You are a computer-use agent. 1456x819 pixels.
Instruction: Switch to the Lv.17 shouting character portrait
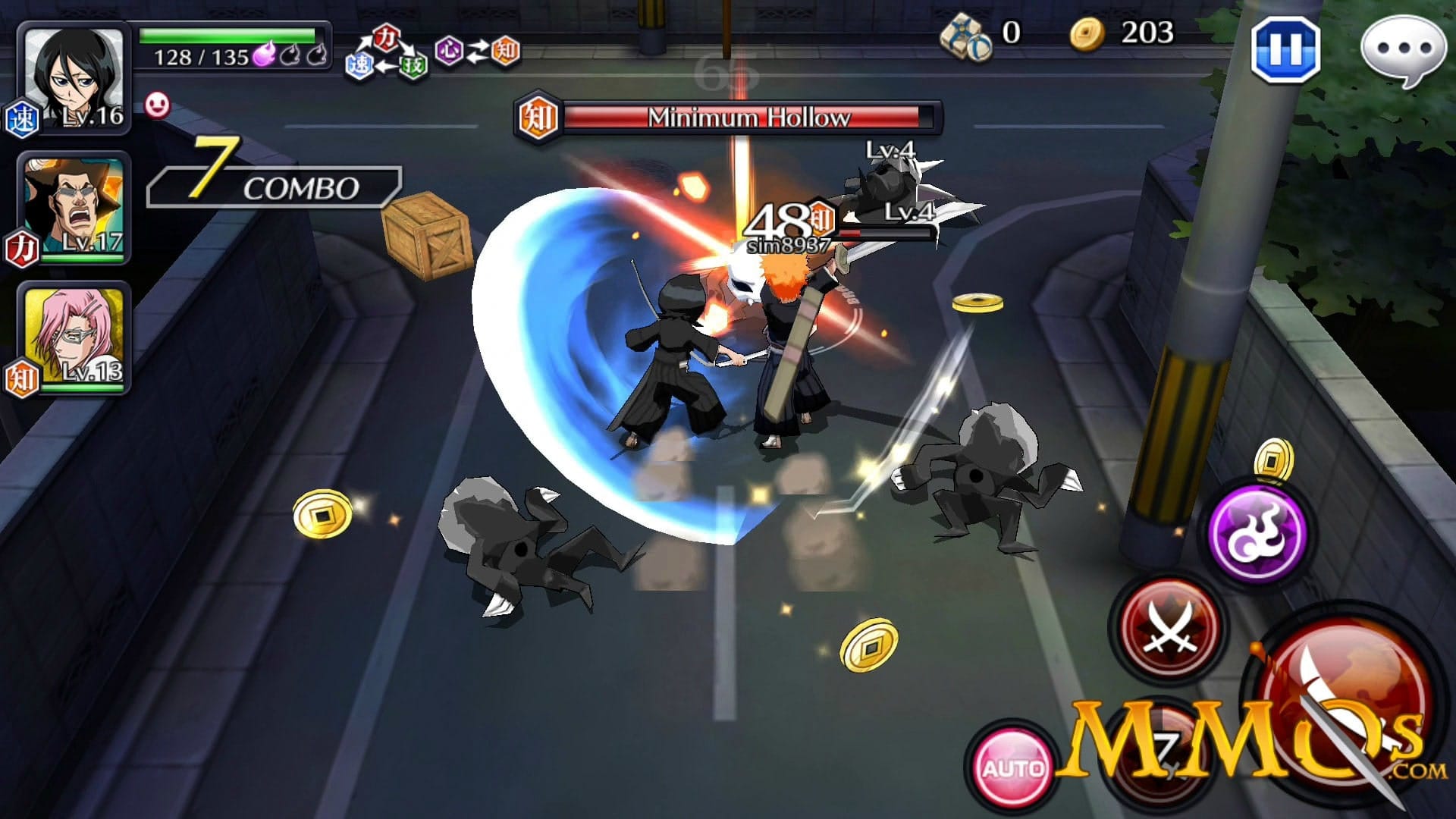(74, 206)
